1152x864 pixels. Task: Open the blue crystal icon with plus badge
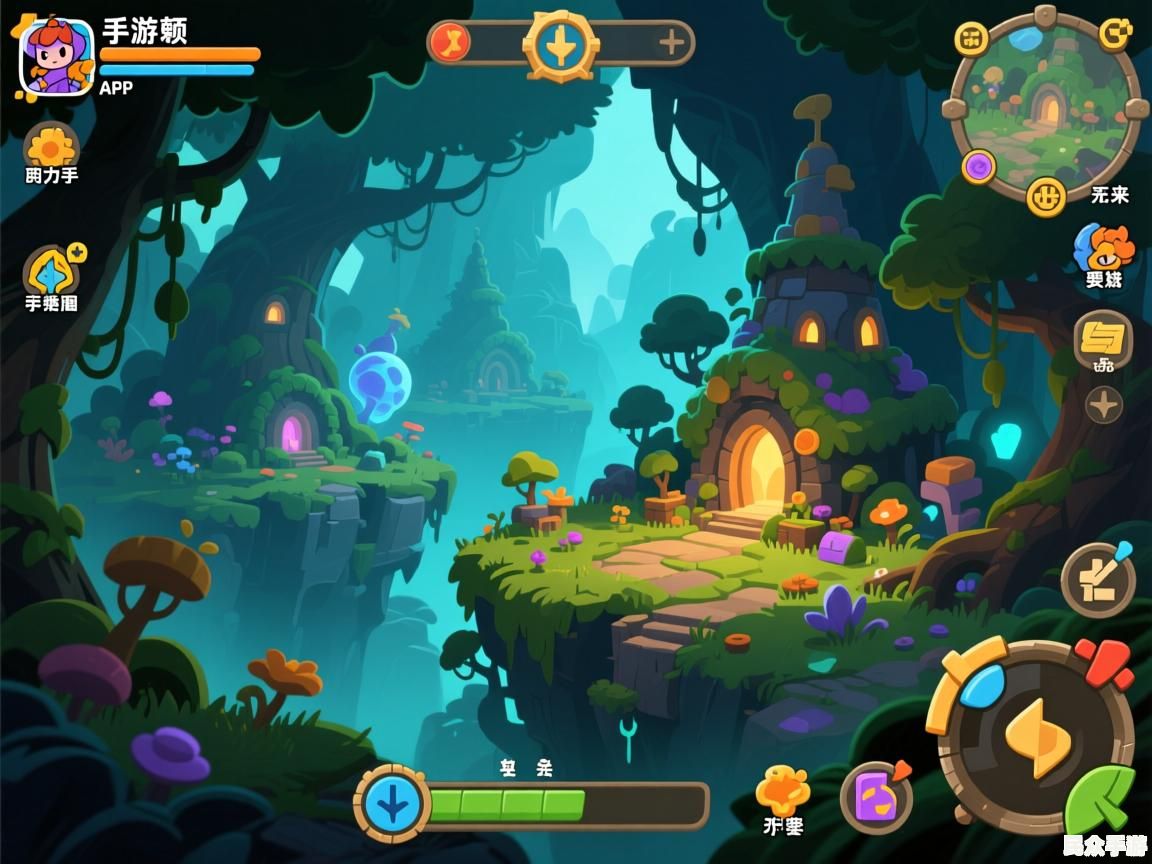(52, 271)
